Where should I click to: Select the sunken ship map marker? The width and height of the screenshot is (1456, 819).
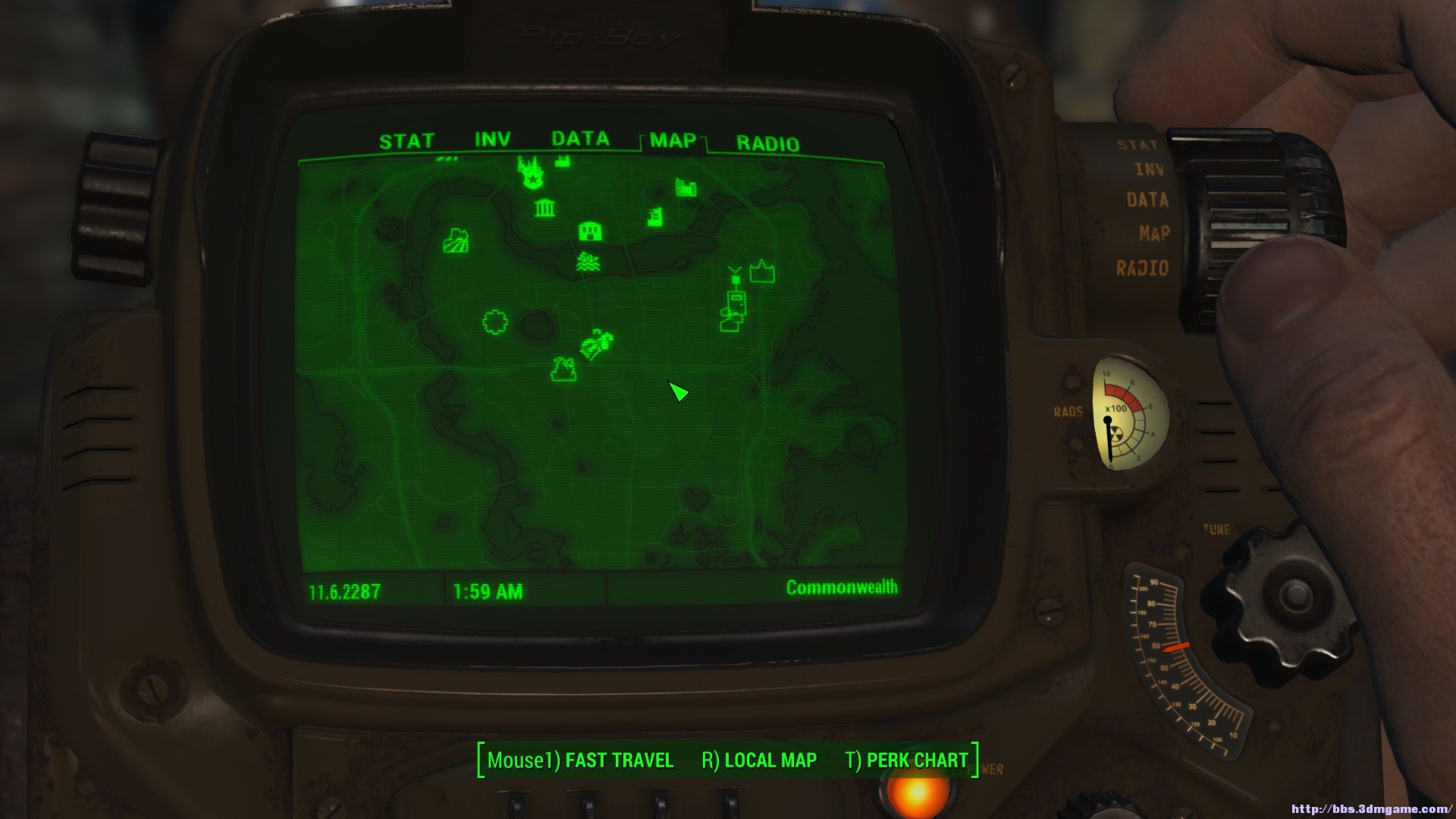pyautogui.click(x=588, y=262)
